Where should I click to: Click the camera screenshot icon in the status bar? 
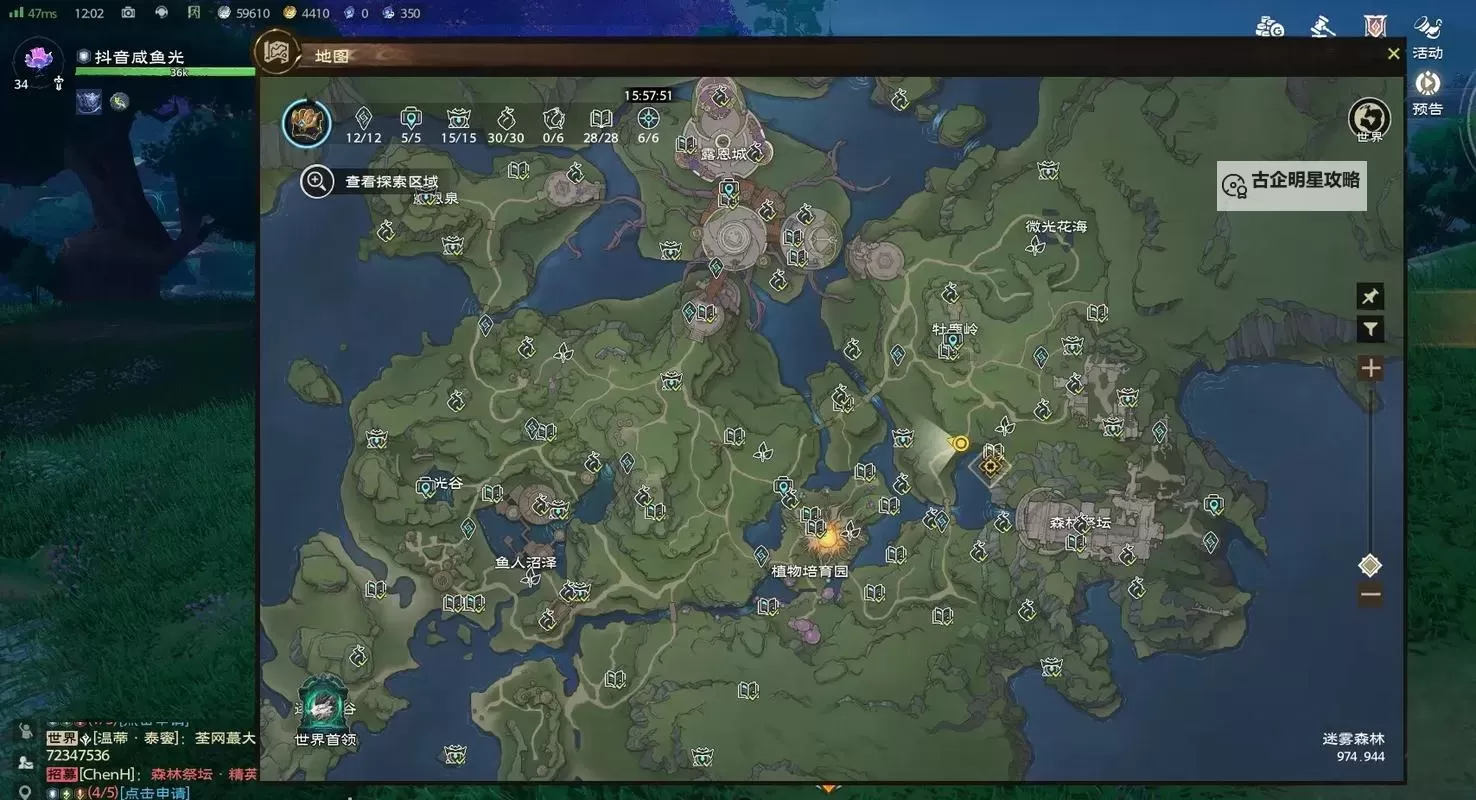click(x=127, y=13)
